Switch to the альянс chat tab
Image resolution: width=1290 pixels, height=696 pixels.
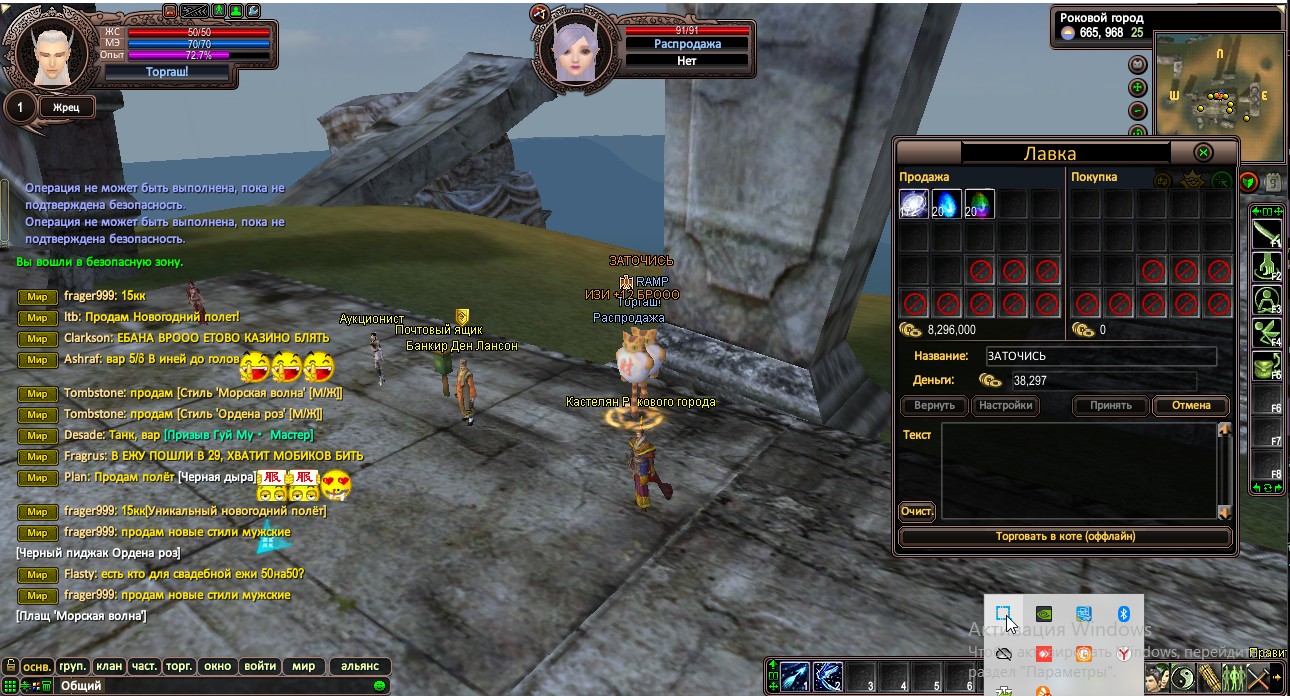(x=360, y=666)
